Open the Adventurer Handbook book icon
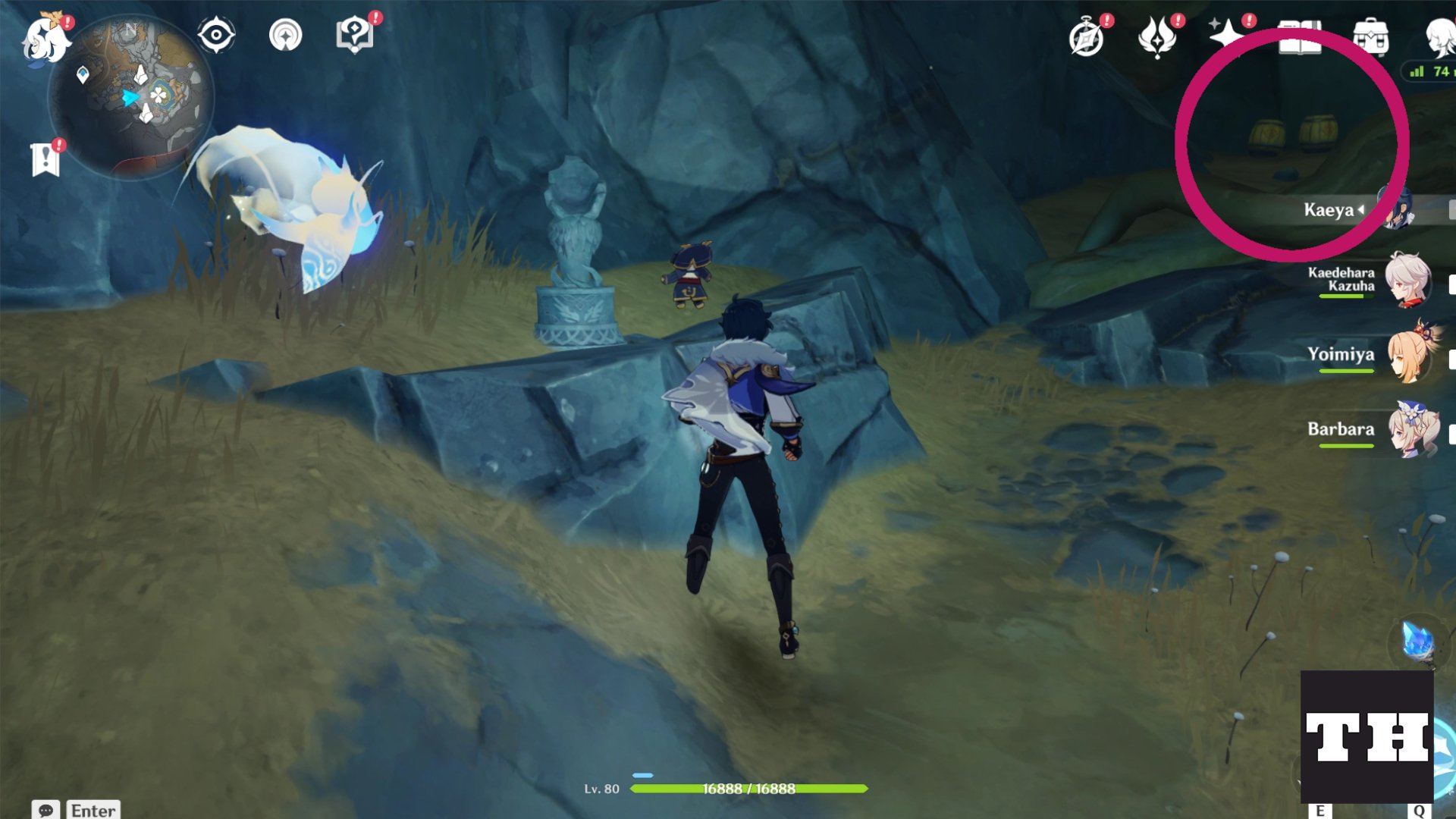This screenshot has width=1456, height=819. (1299, 38)
